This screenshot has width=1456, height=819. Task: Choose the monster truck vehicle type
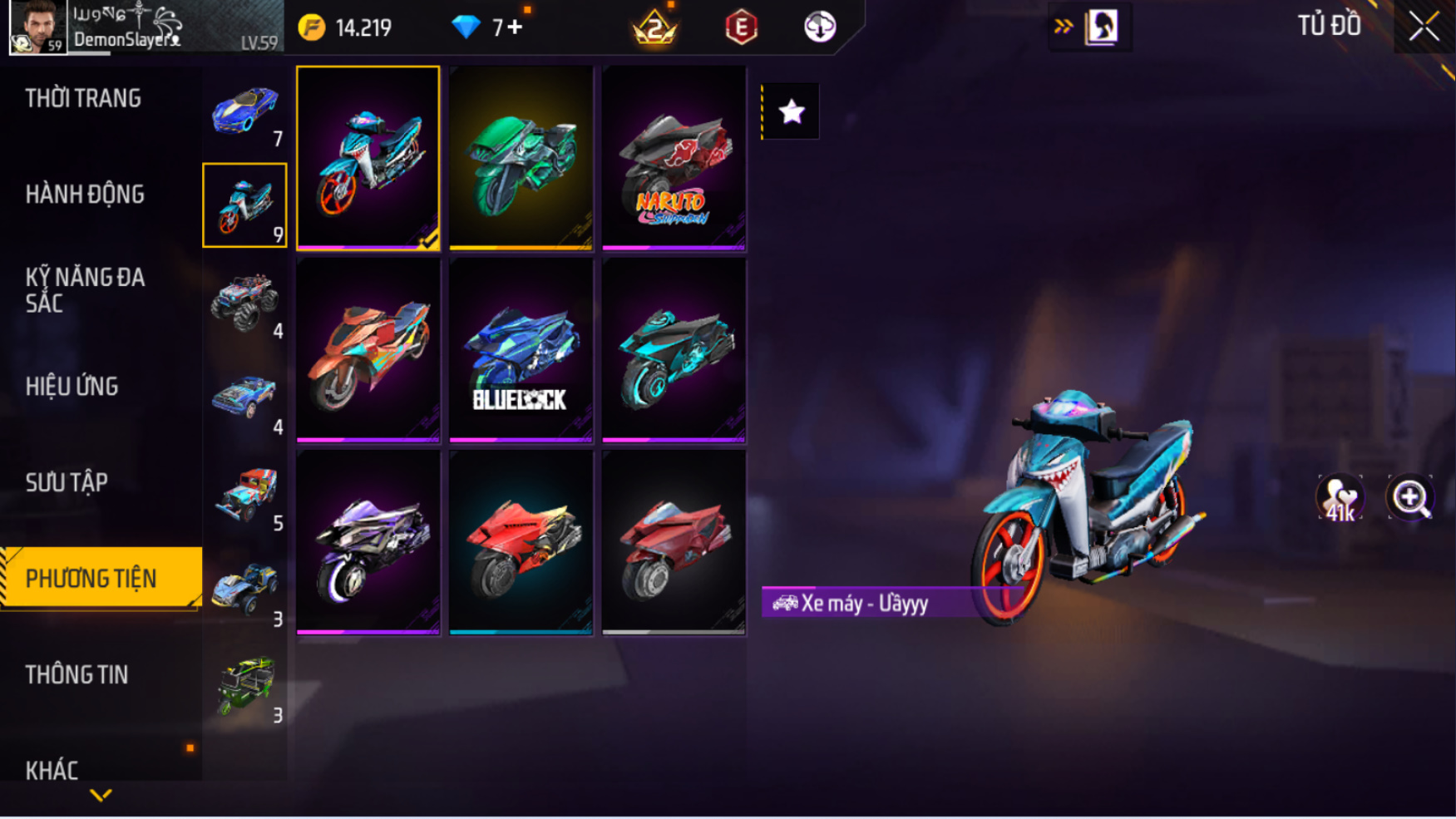coord(244,301)
